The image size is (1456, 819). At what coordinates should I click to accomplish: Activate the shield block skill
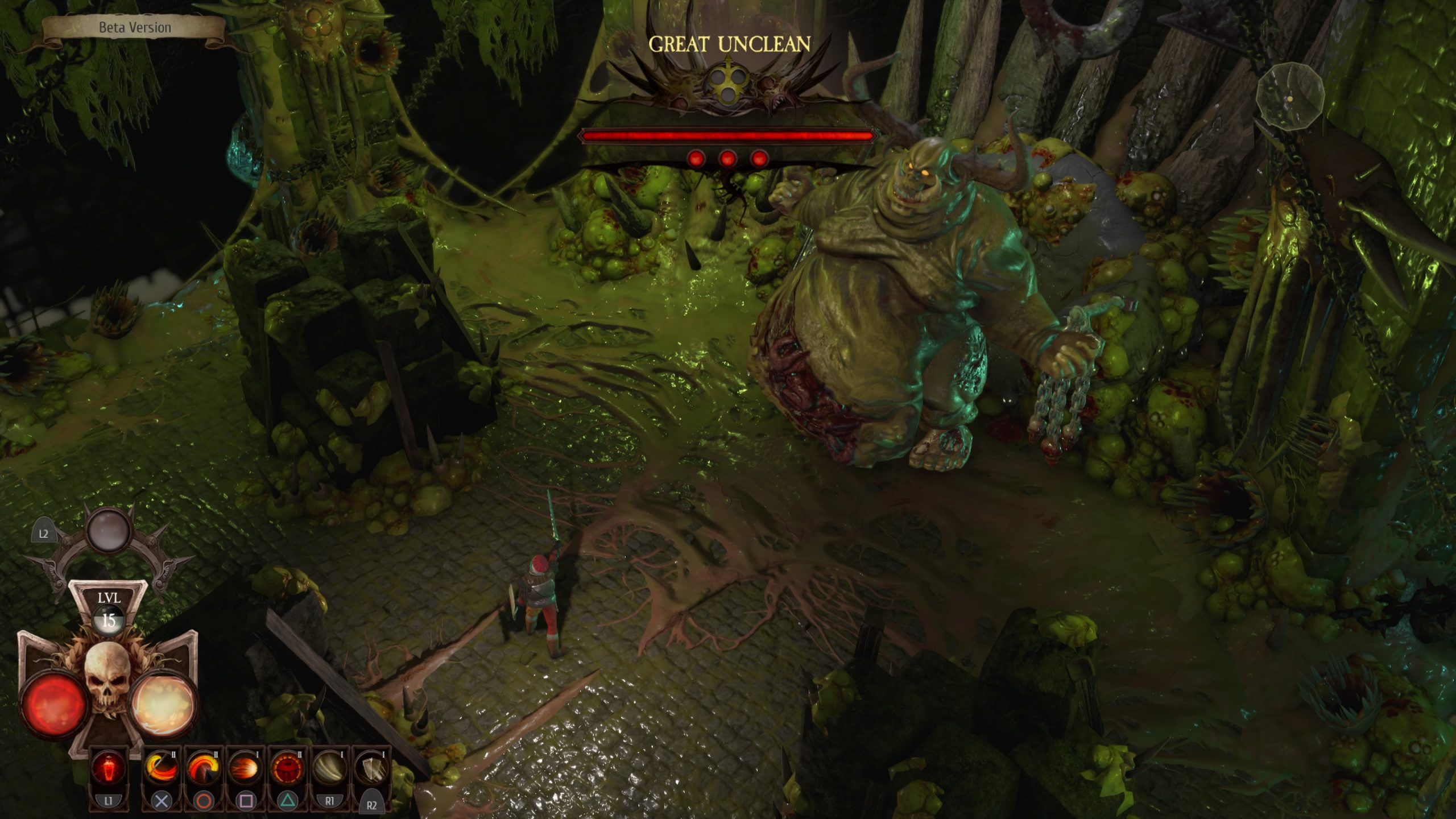coord(371,768)
